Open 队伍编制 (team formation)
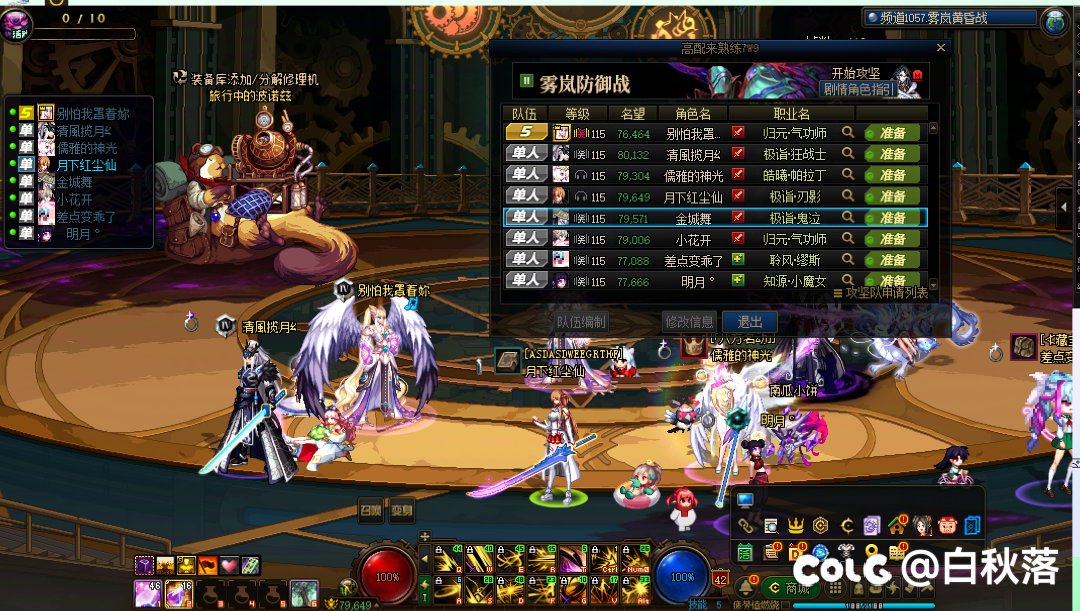The image size is (1080, 611). click(581, 322)
